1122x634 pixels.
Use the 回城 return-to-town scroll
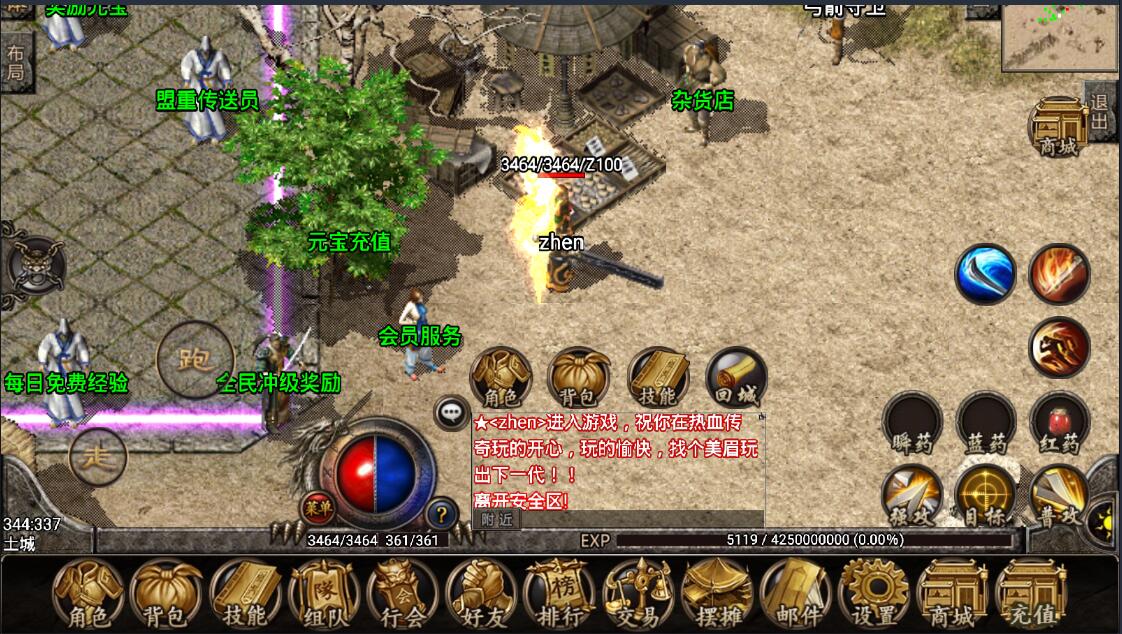pyautogui.click(x=737, y=379)
